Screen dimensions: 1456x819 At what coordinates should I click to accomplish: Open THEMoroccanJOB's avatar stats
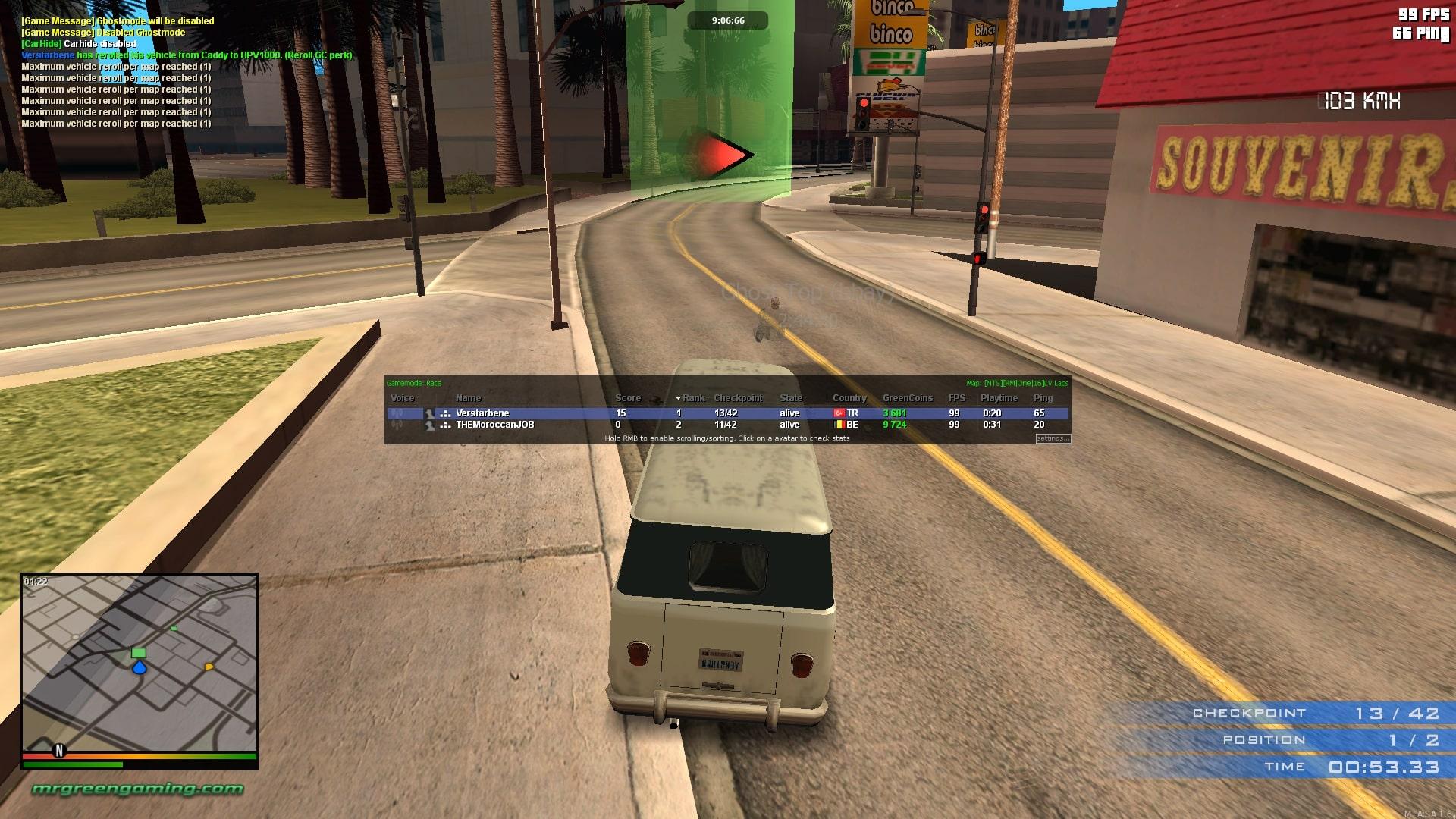pyautogui.click(x=430, y=425)
